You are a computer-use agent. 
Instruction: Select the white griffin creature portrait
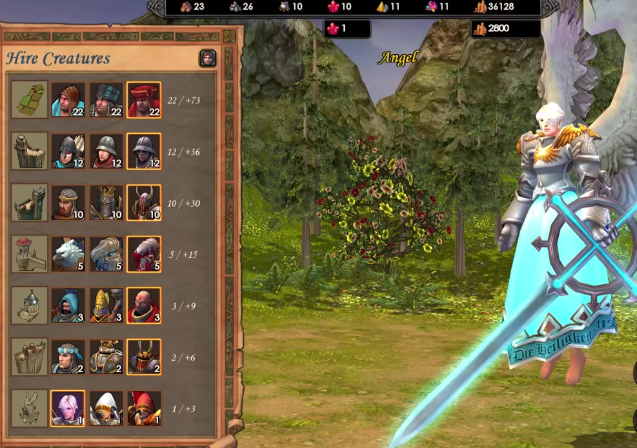click(x=68, y=254)
